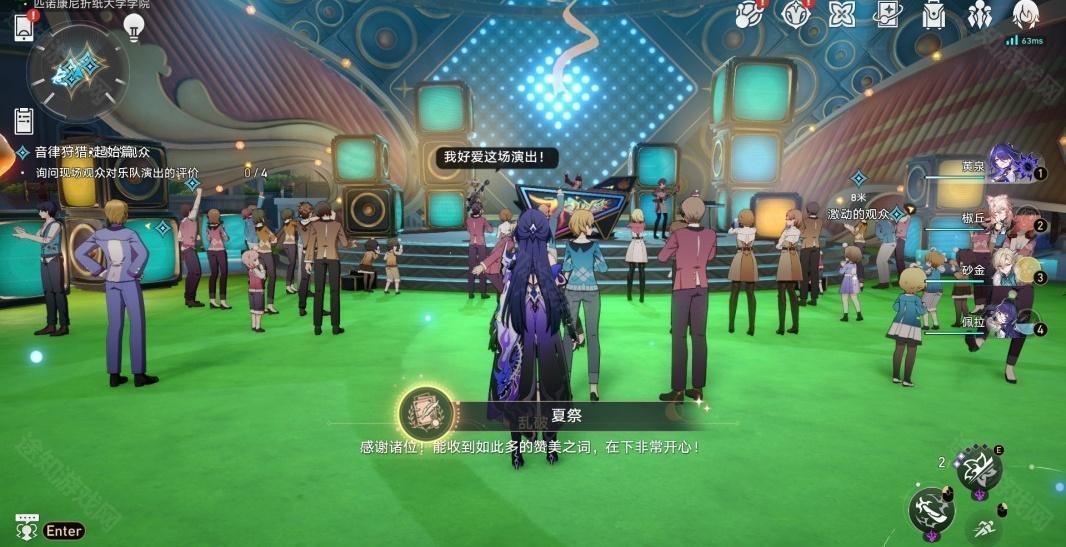Open the character portrait menu
Image resolution: width=1066 pixels, height=547 pixels.
pos(1025,14)
